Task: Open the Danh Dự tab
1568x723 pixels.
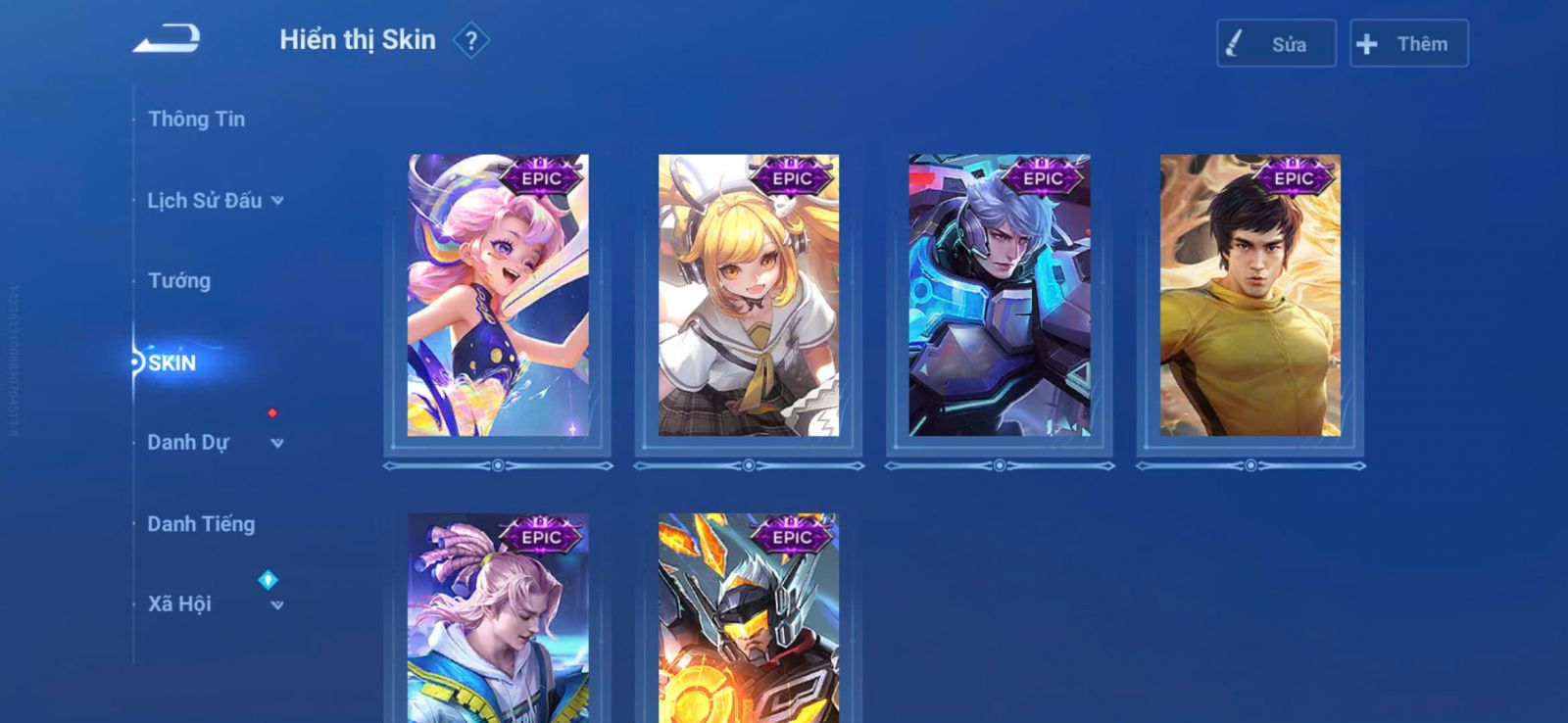Action: pos(188,443)
